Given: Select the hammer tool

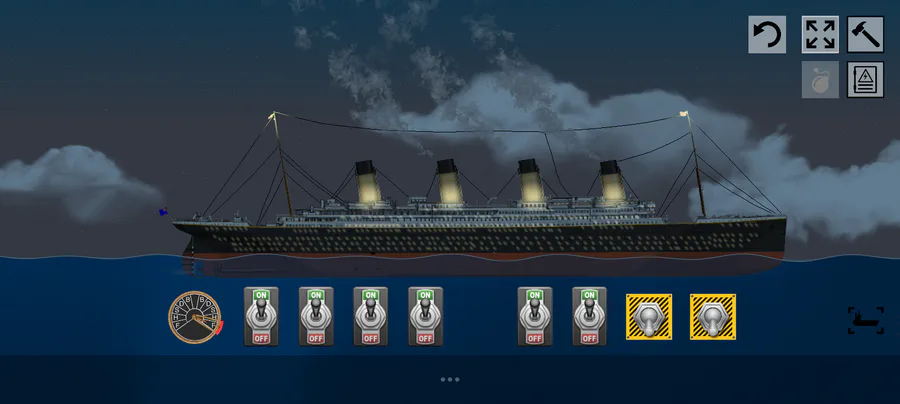Looking at the screenshot, I should click(865, 35).
